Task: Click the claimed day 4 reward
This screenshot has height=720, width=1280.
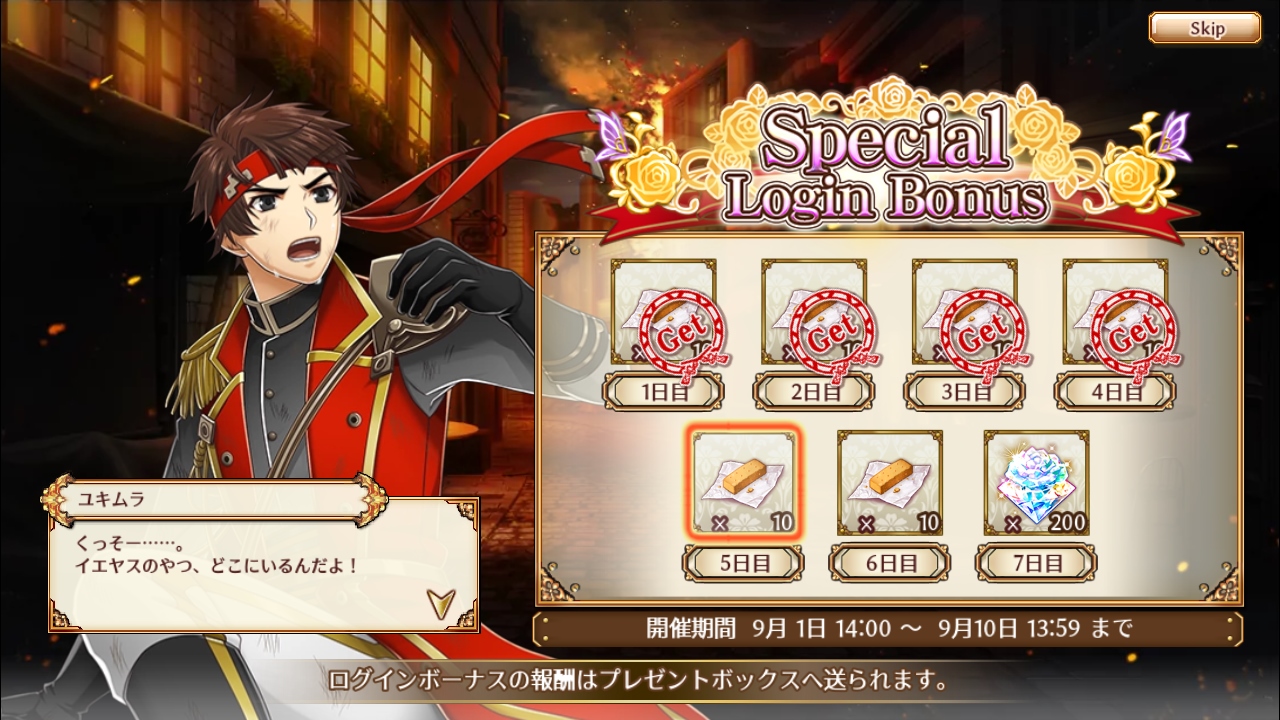Action: coord(1115,312)
